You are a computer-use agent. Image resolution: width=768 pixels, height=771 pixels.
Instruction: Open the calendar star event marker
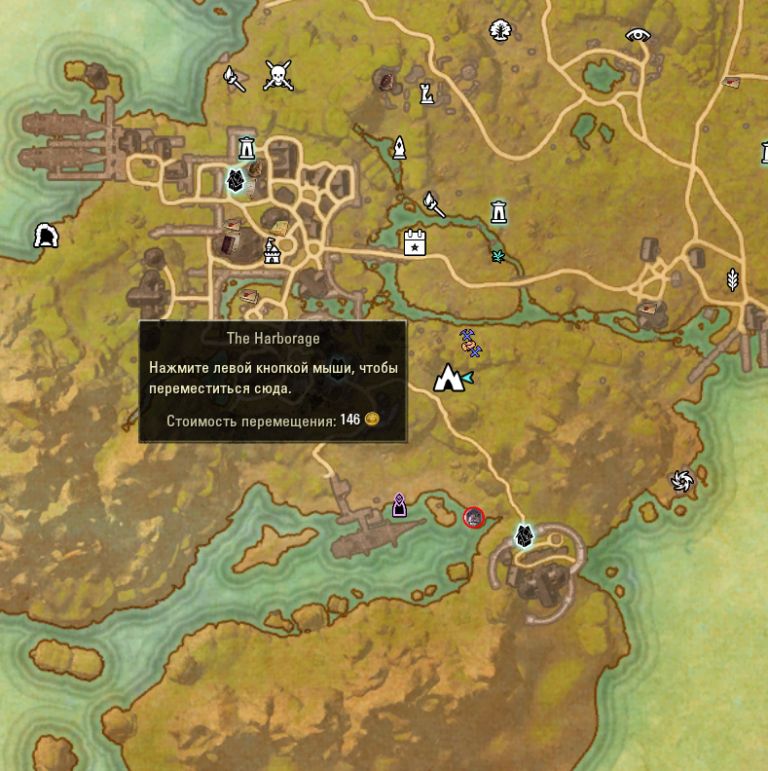(414, 242)
